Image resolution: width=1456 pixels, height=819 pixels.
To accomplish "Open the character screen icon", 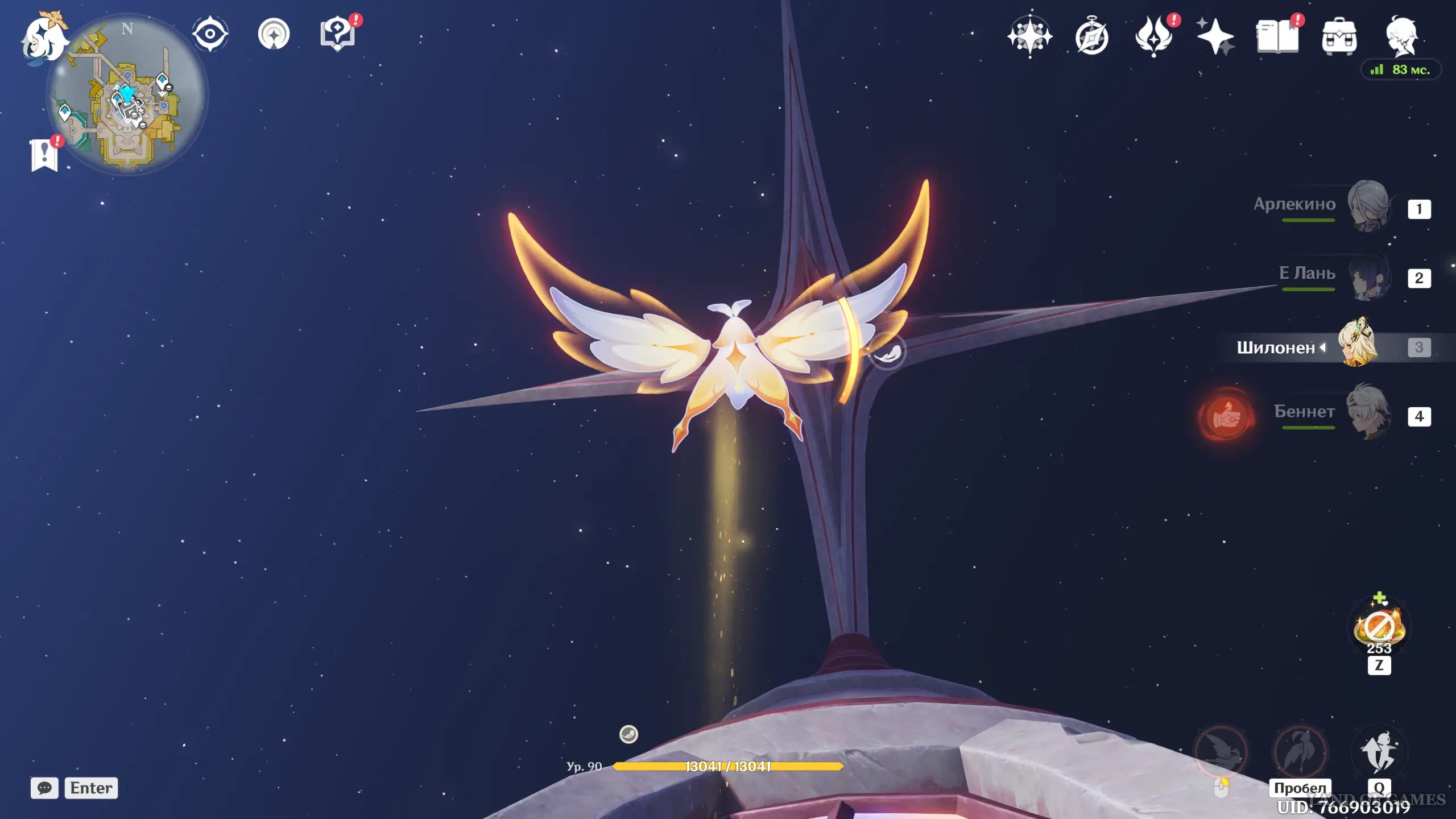I will point(1401,36).
